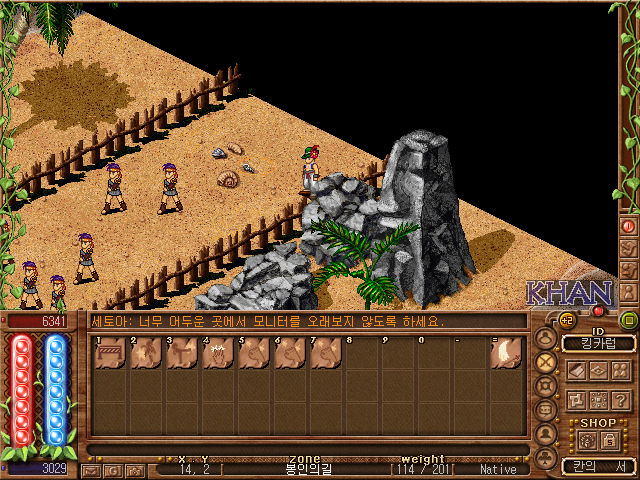Image resolution: width=640 pixels, height=480 pixels.
Task: Click the red power icon button
Action: (629, 226)
